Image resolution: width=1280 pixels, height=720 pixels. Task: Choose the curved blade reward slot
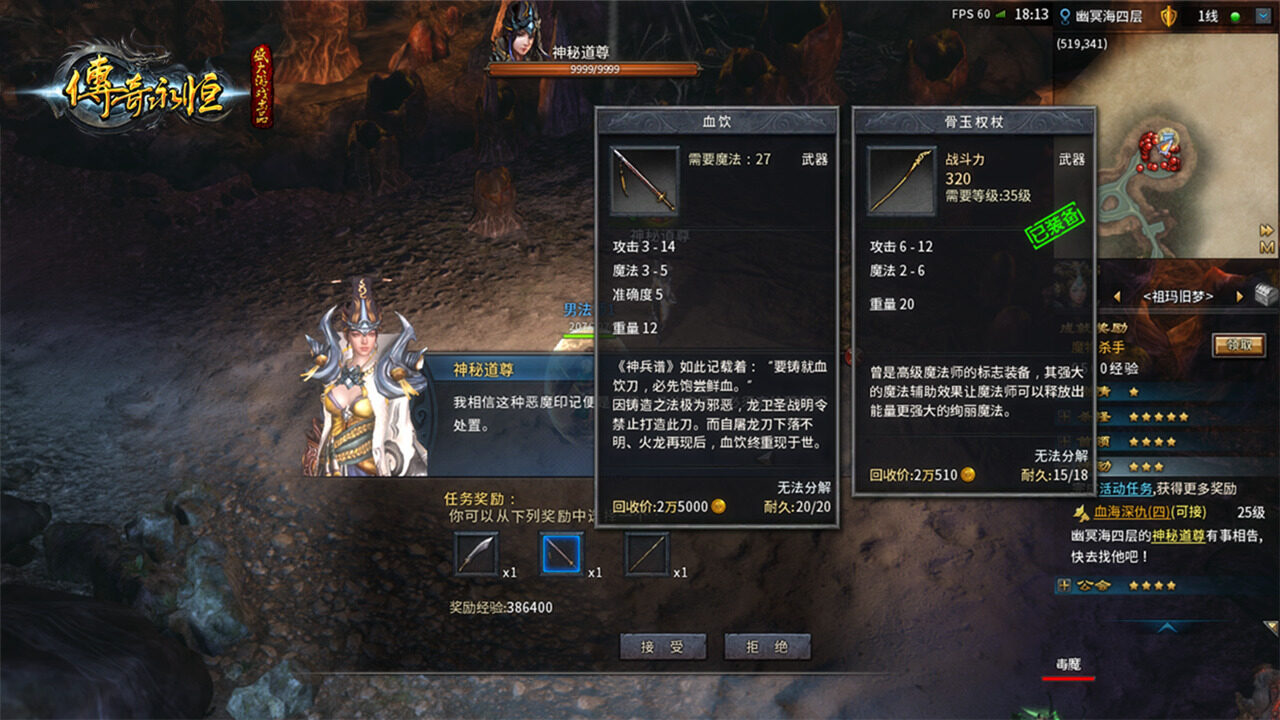[x=476, y=554]
